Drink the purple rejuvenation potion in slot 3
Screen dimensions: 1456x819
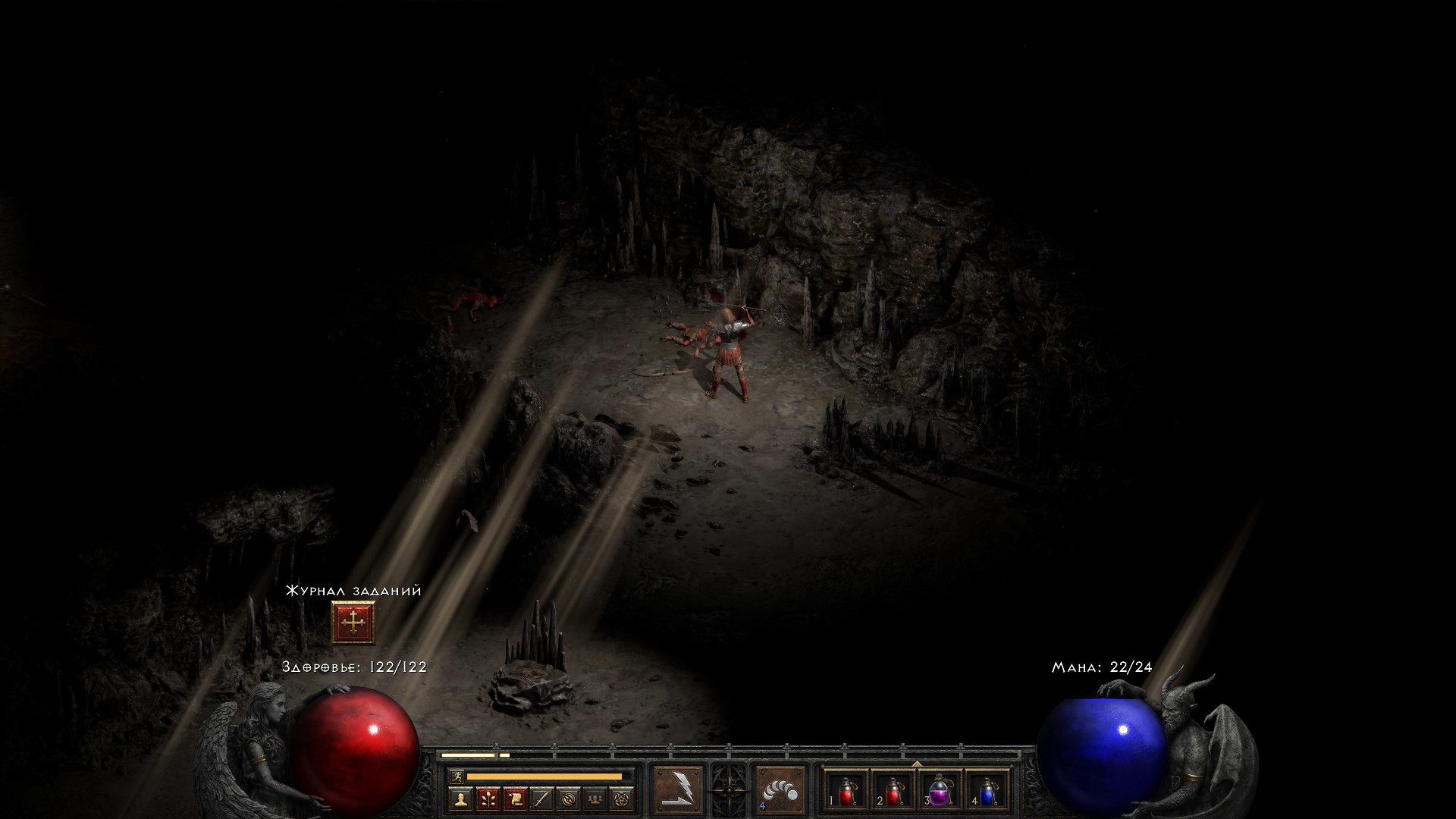pos(940,790)
